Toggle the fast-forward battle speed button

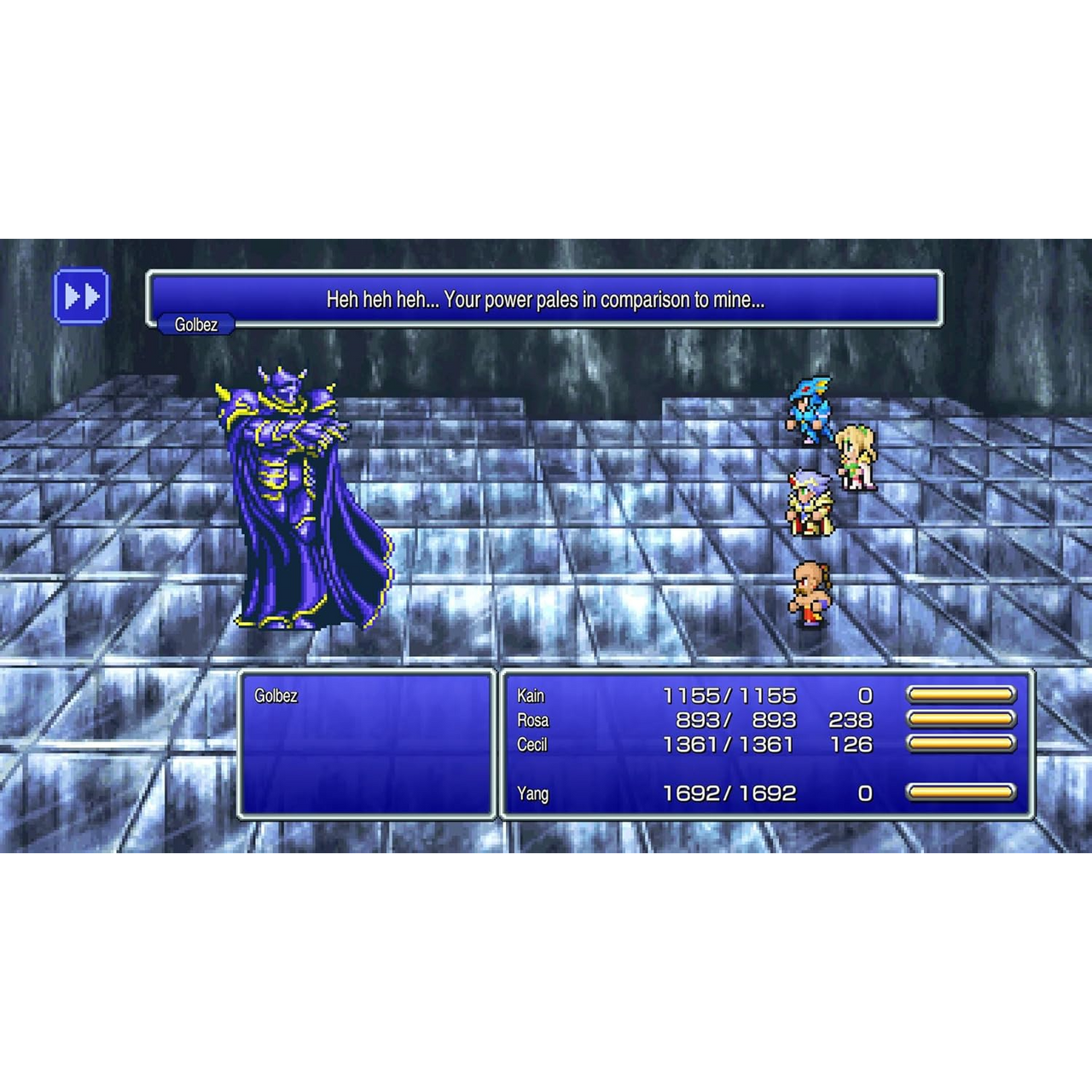coord(81,297)
